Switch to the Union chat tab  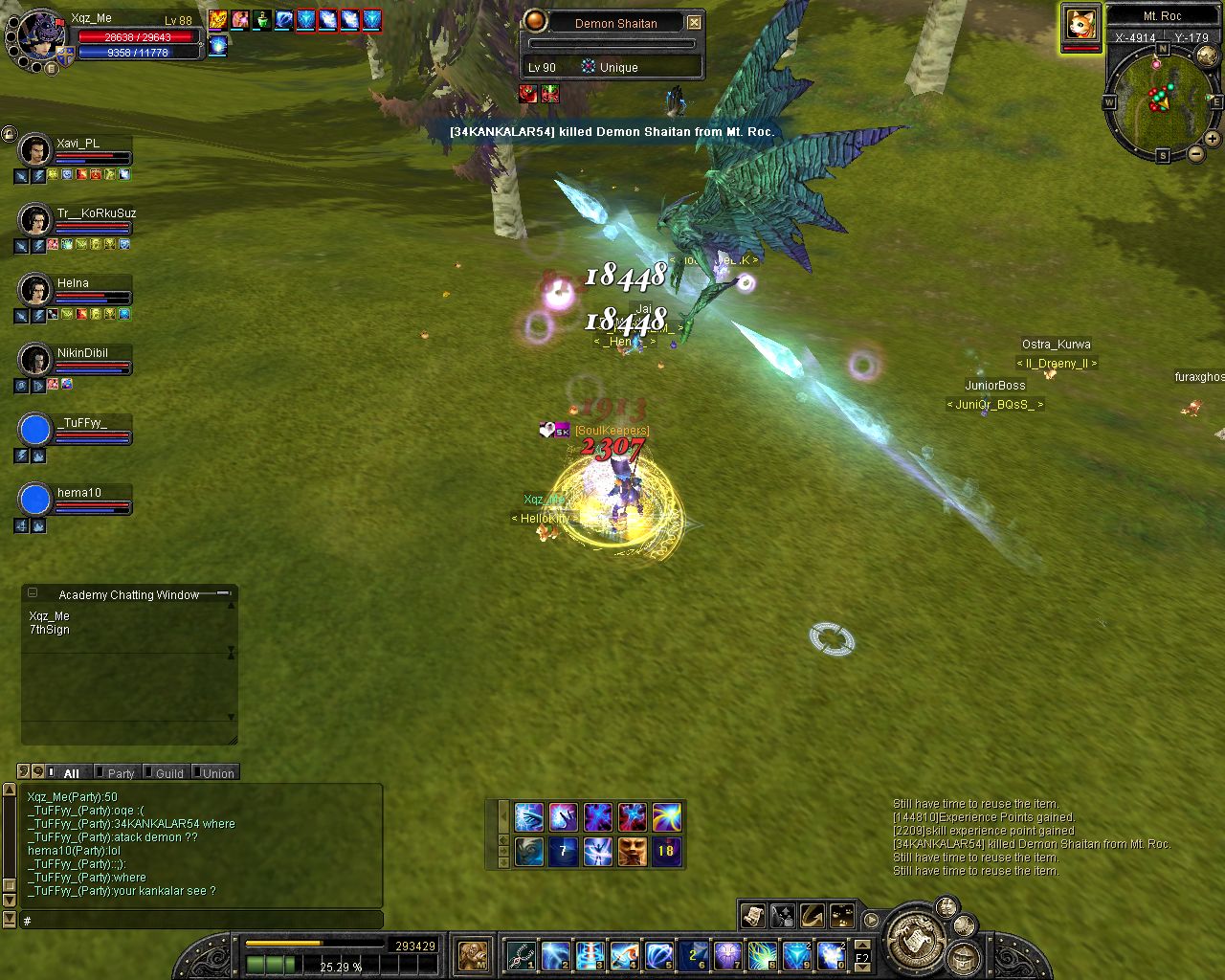click(217, 773)
